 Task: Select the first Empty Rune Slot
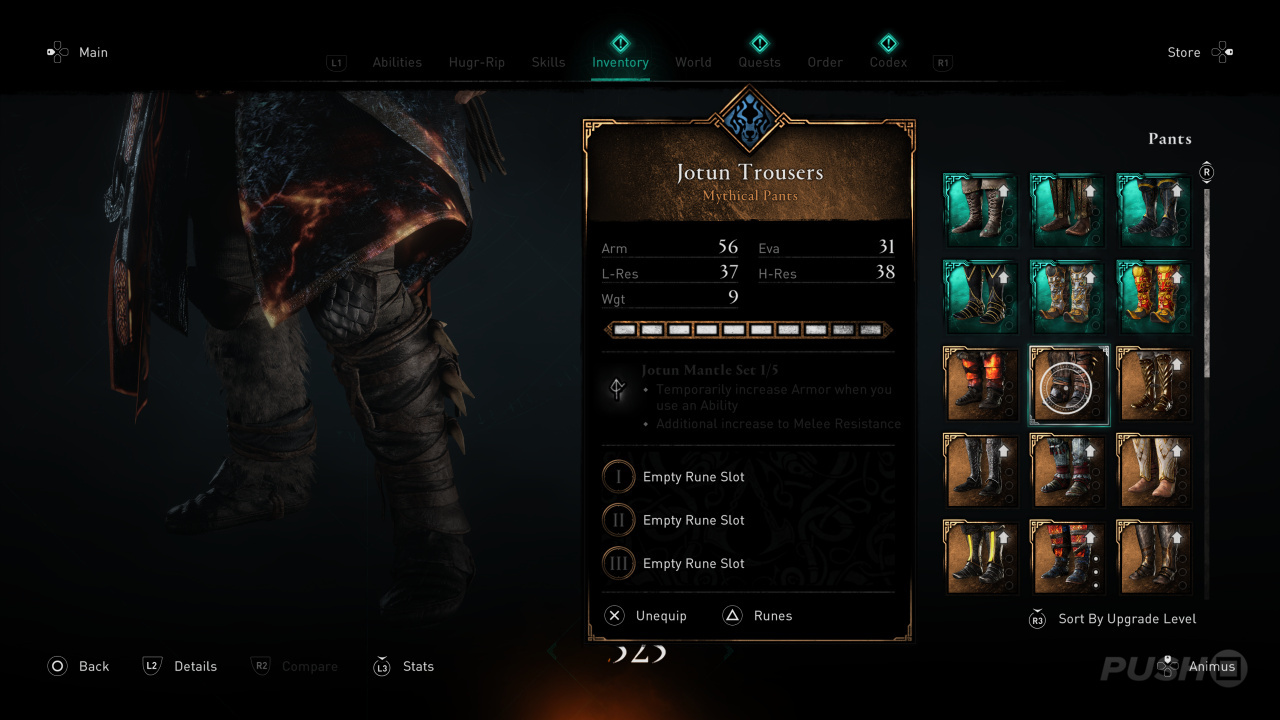click(x=693, y=477)
